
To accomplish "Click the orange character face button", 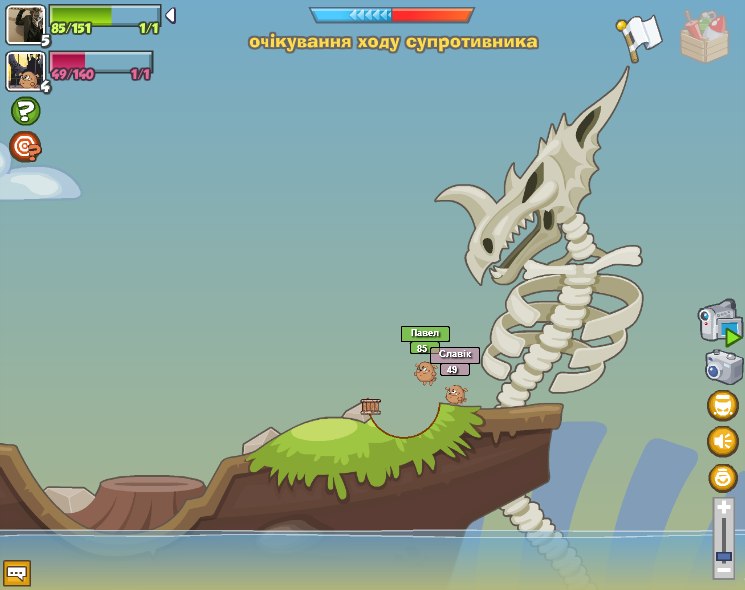I will click(723, 405).
